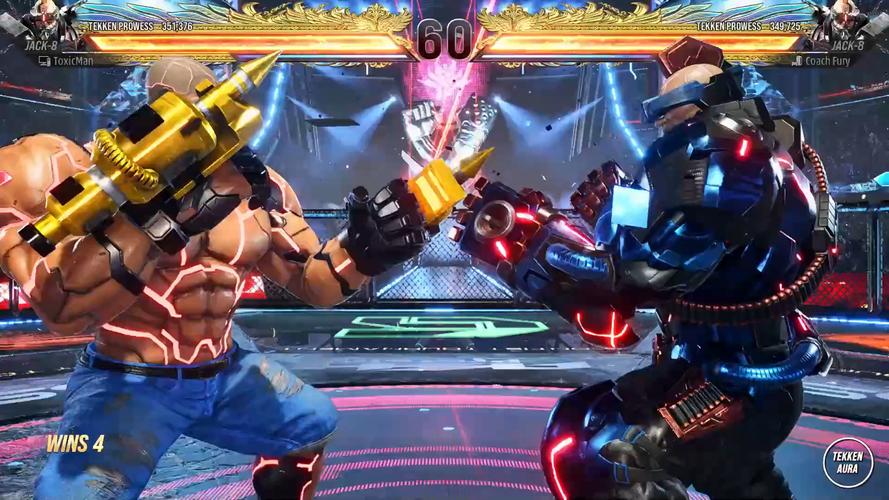Viewport: 889px width, 500px height.
Task: Open the Tekken Aura channel logo
Action: 847,461
